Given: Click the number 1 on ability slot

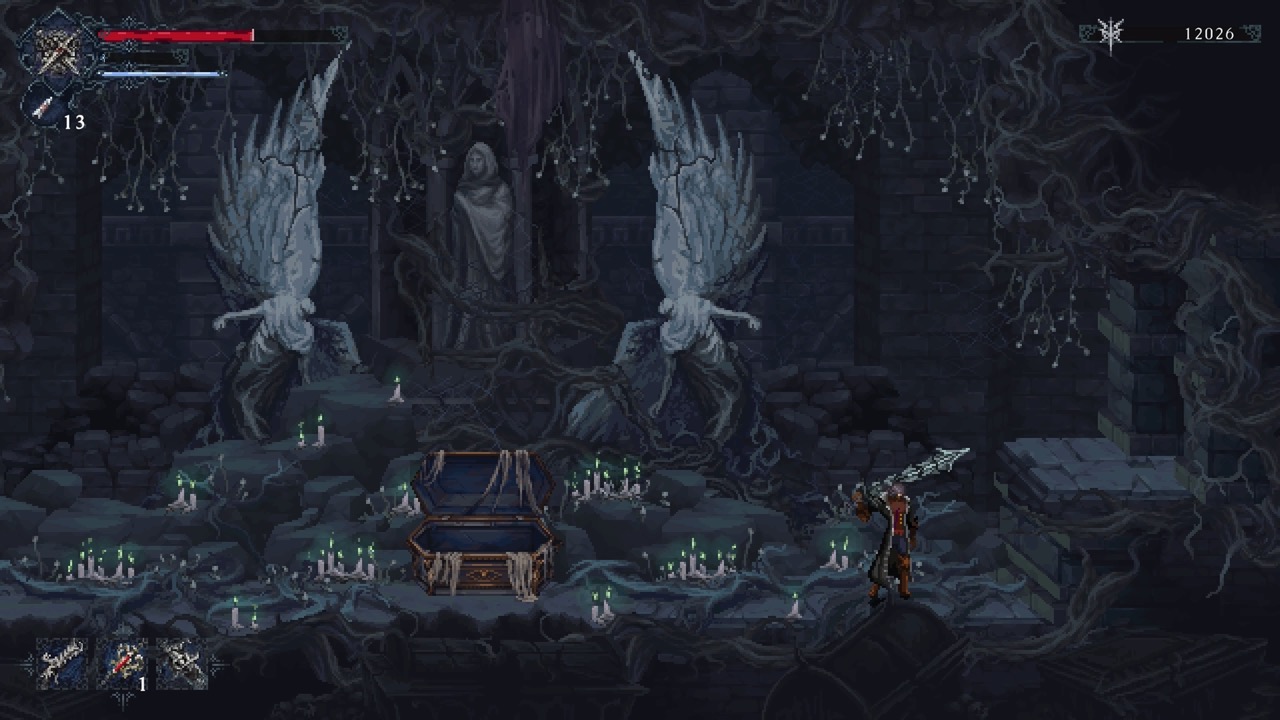Looking at the screenshot, I should pos(141,685).
